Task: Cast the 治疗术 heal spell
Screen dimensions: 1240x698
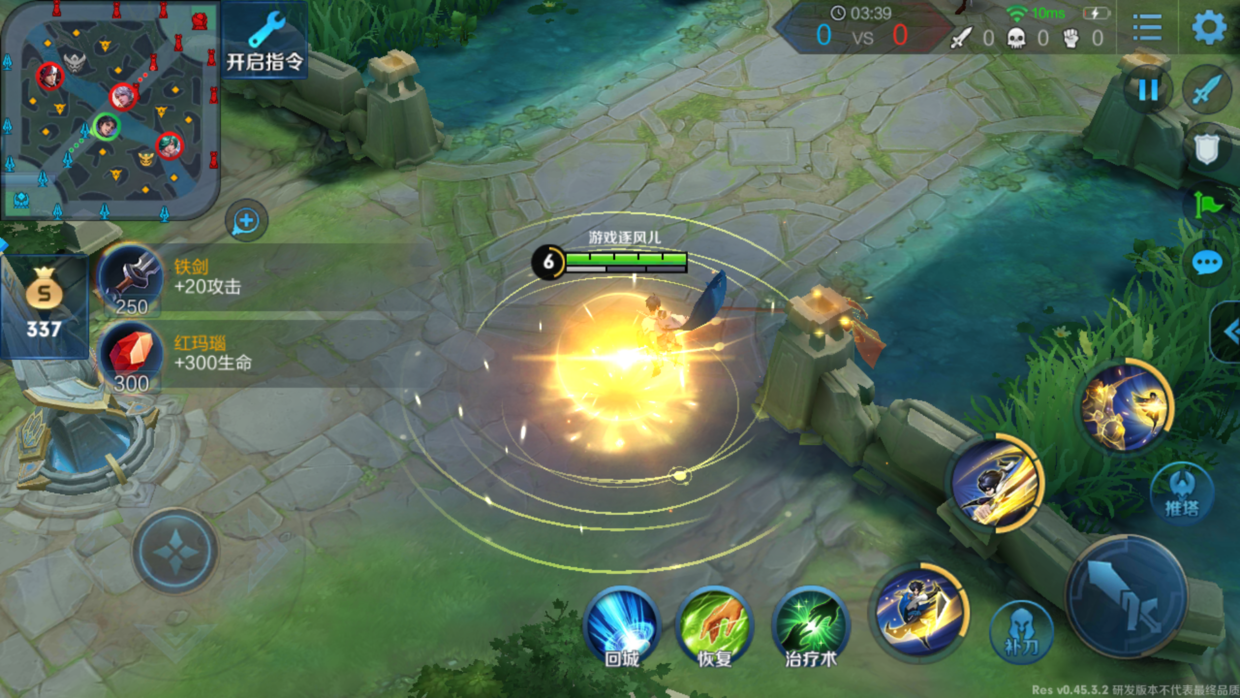Action: pos(810,627)
